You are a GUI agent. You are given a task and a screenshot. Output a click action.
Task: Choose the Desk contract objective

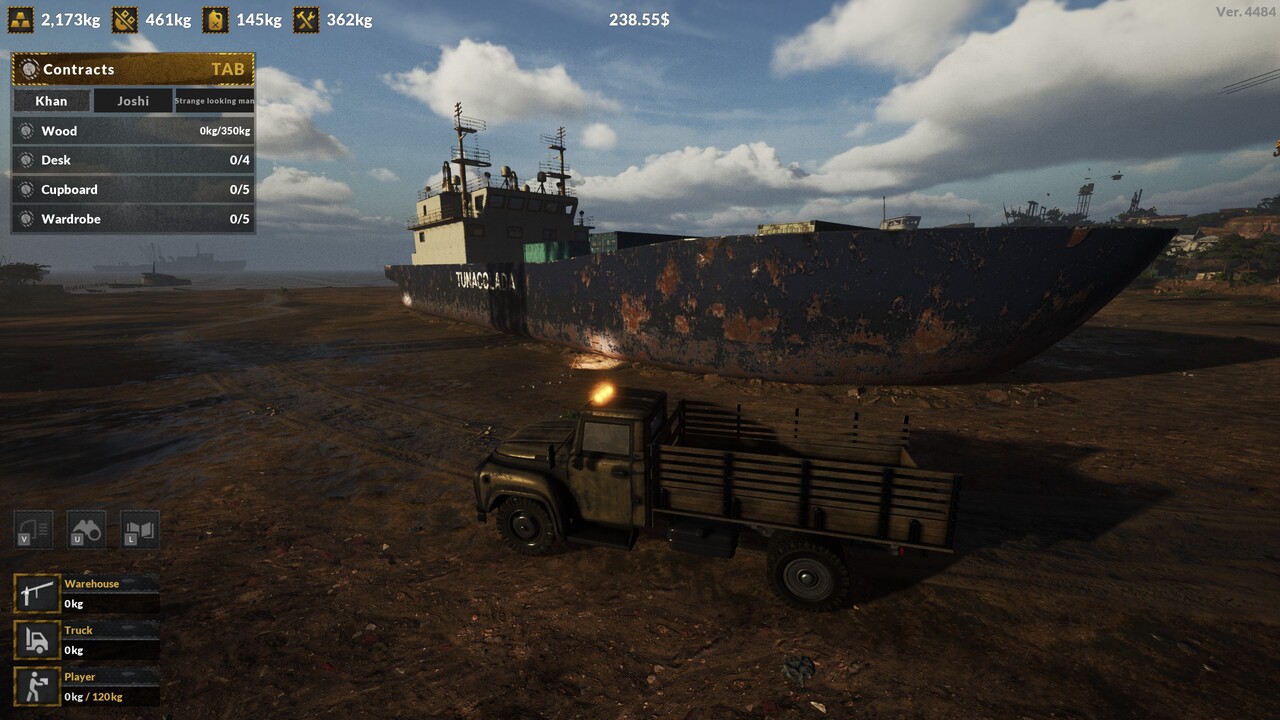[x=133, y=160]
